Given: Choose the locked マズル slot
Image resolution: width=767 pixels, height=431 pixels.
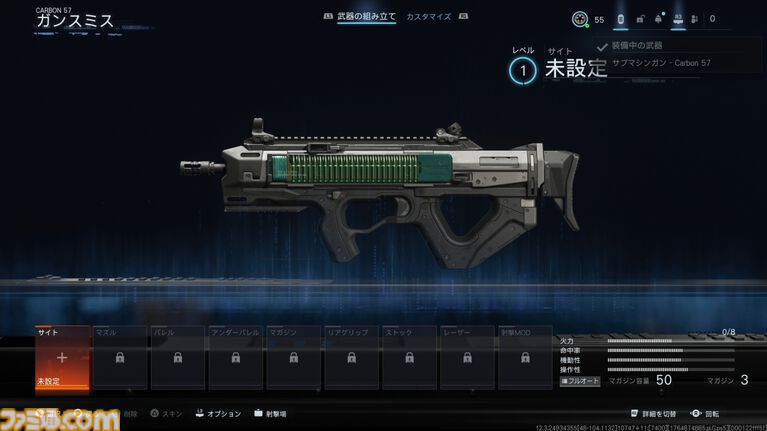Looking at the screenshot, I should (120, 357).
